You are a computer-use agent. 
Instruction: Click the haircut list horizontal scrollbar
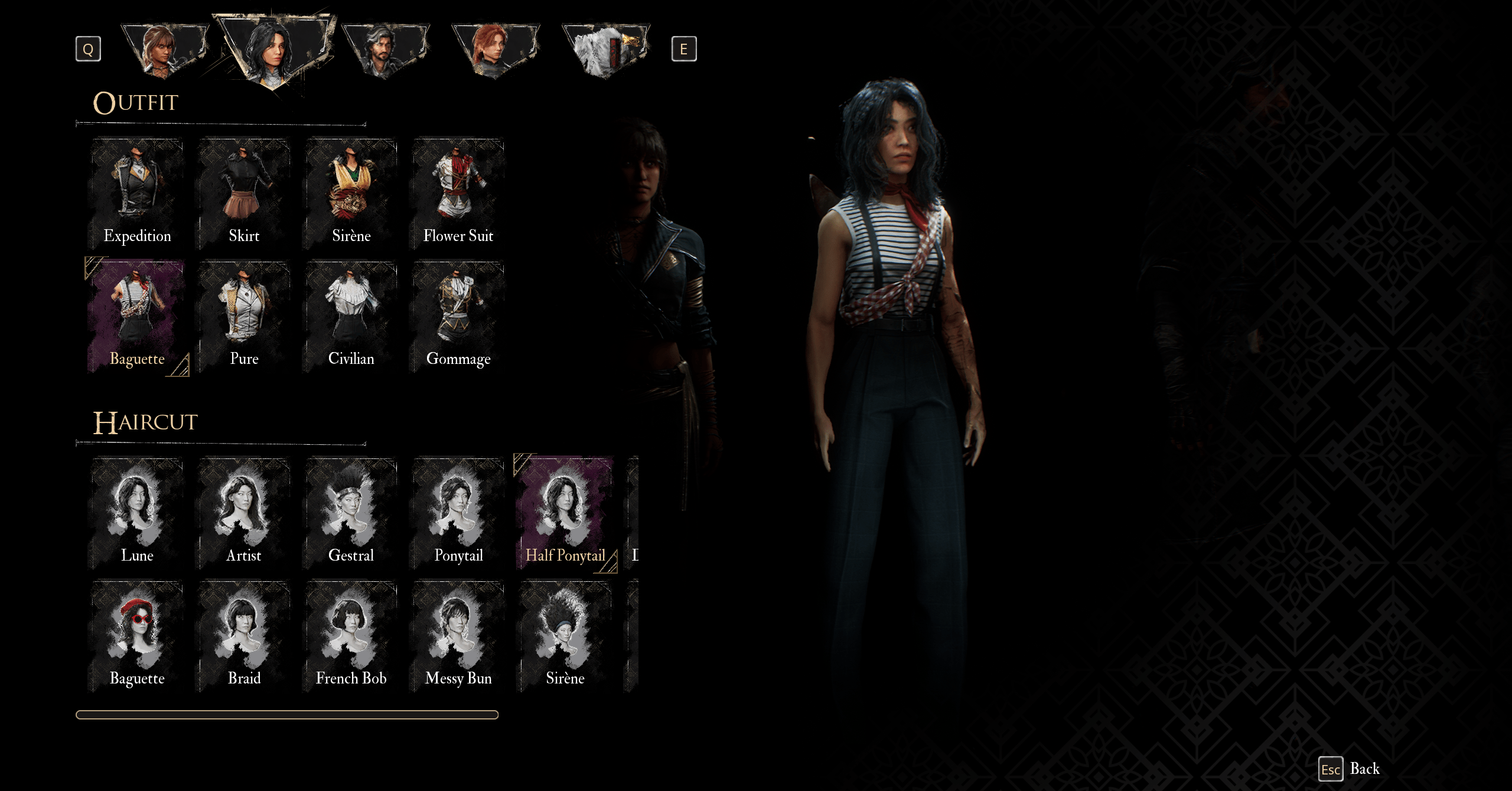pos(287,715)
